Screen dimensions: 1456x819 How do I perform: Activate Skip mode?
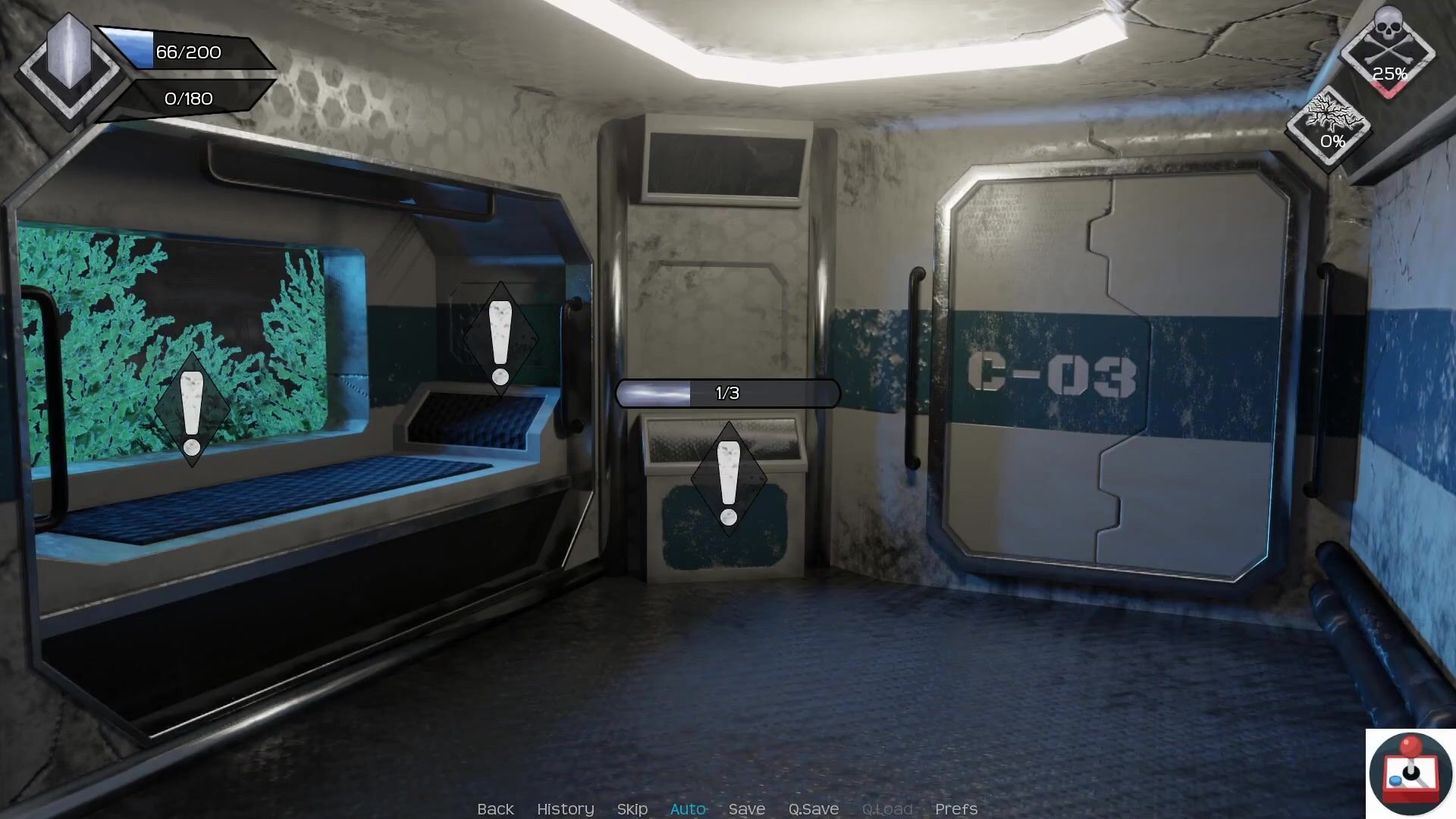click(632, 809)
